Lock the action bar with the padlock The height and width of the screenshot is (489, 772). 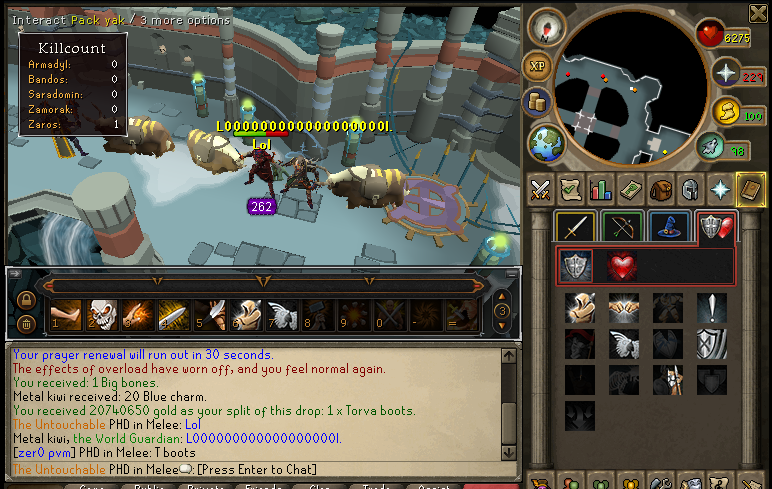26,300
